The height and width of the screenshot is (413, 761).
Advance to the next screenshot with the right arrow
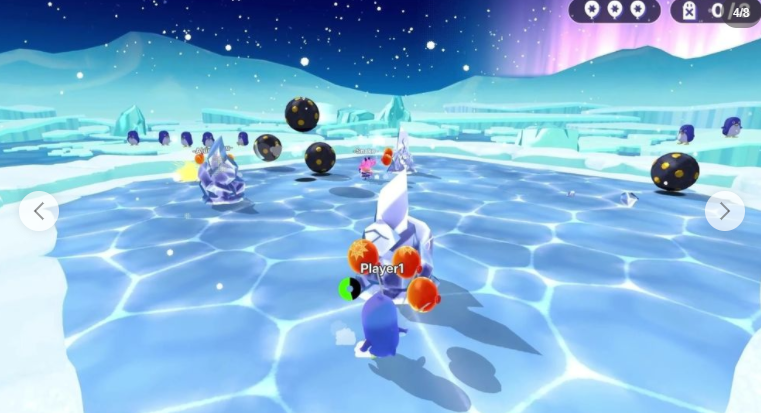coord(724,211)
